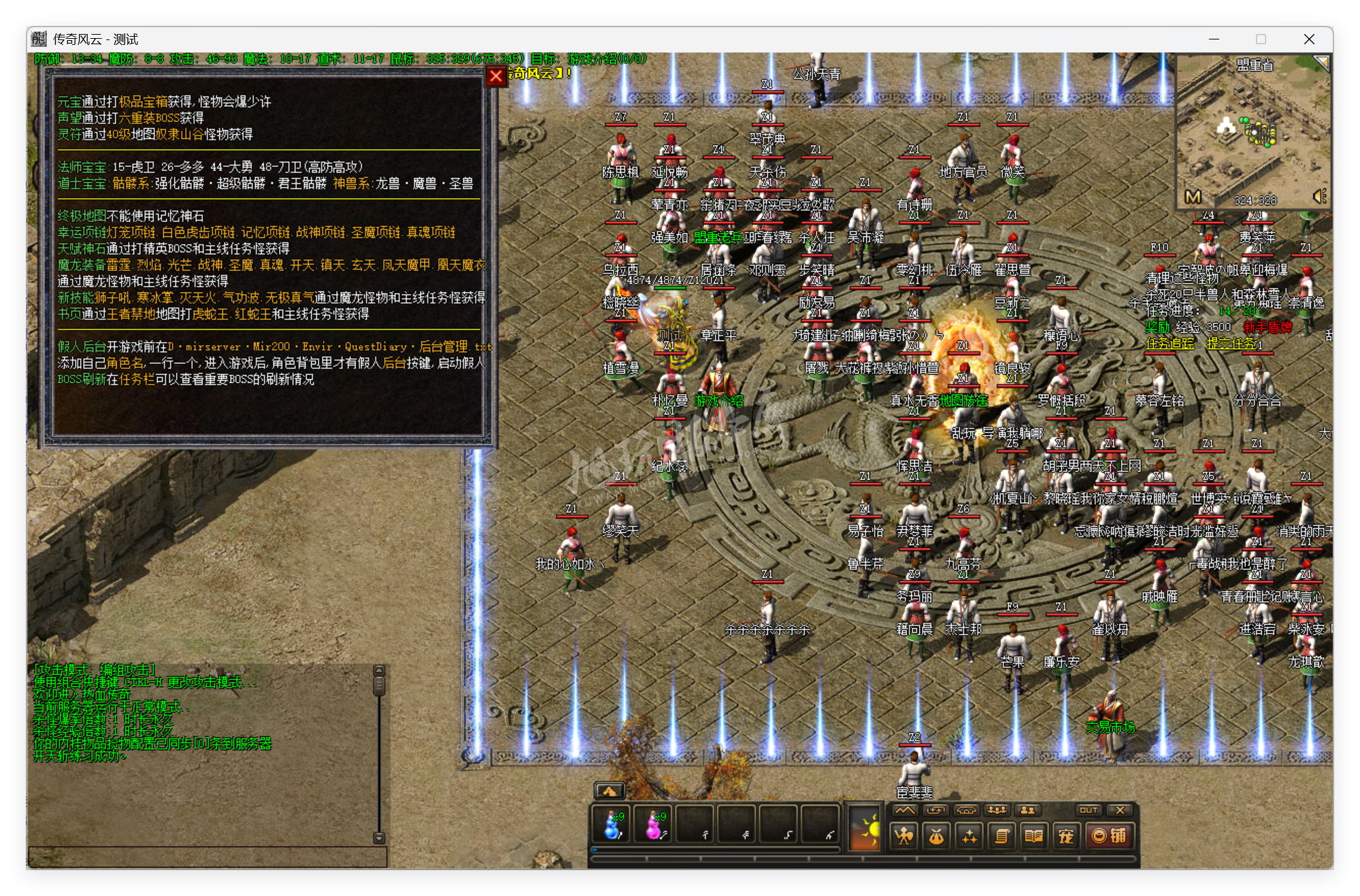Open the inventory bag icon
Image resolution: width=1360 pixels, height=896 pixels.
point(937,835)
